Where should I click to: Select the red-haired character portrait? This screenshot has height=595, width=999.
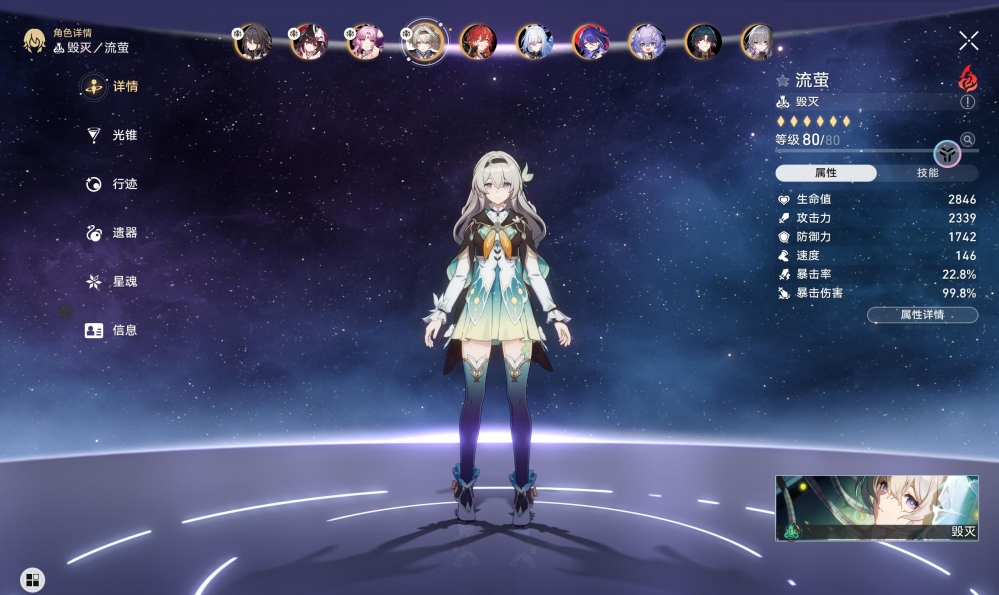tap(478, 41)
